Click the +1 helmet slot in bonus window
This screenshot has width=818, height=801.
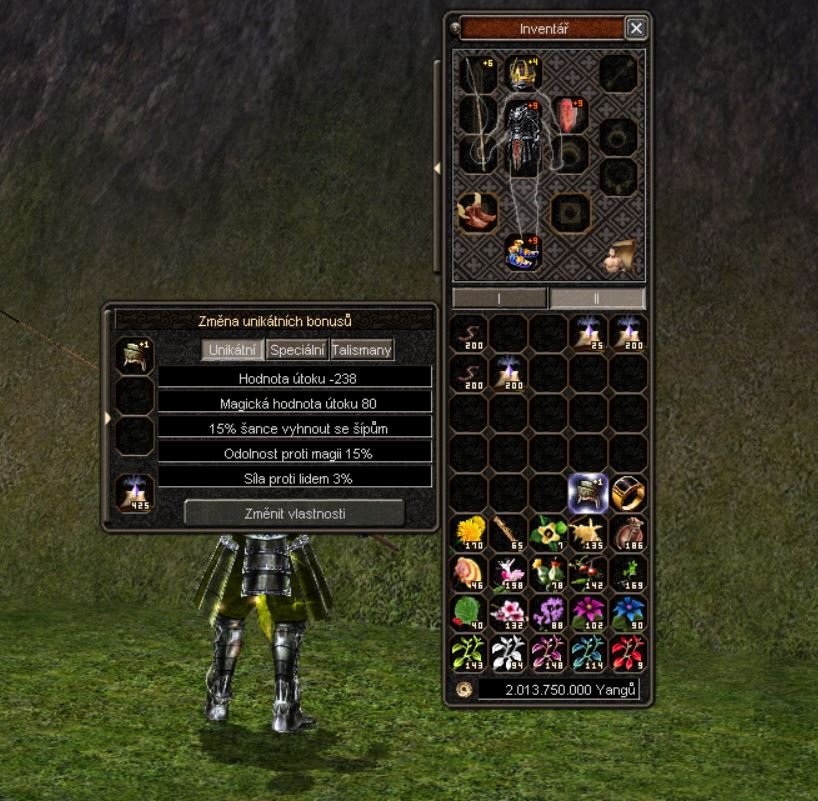point(134,356)
